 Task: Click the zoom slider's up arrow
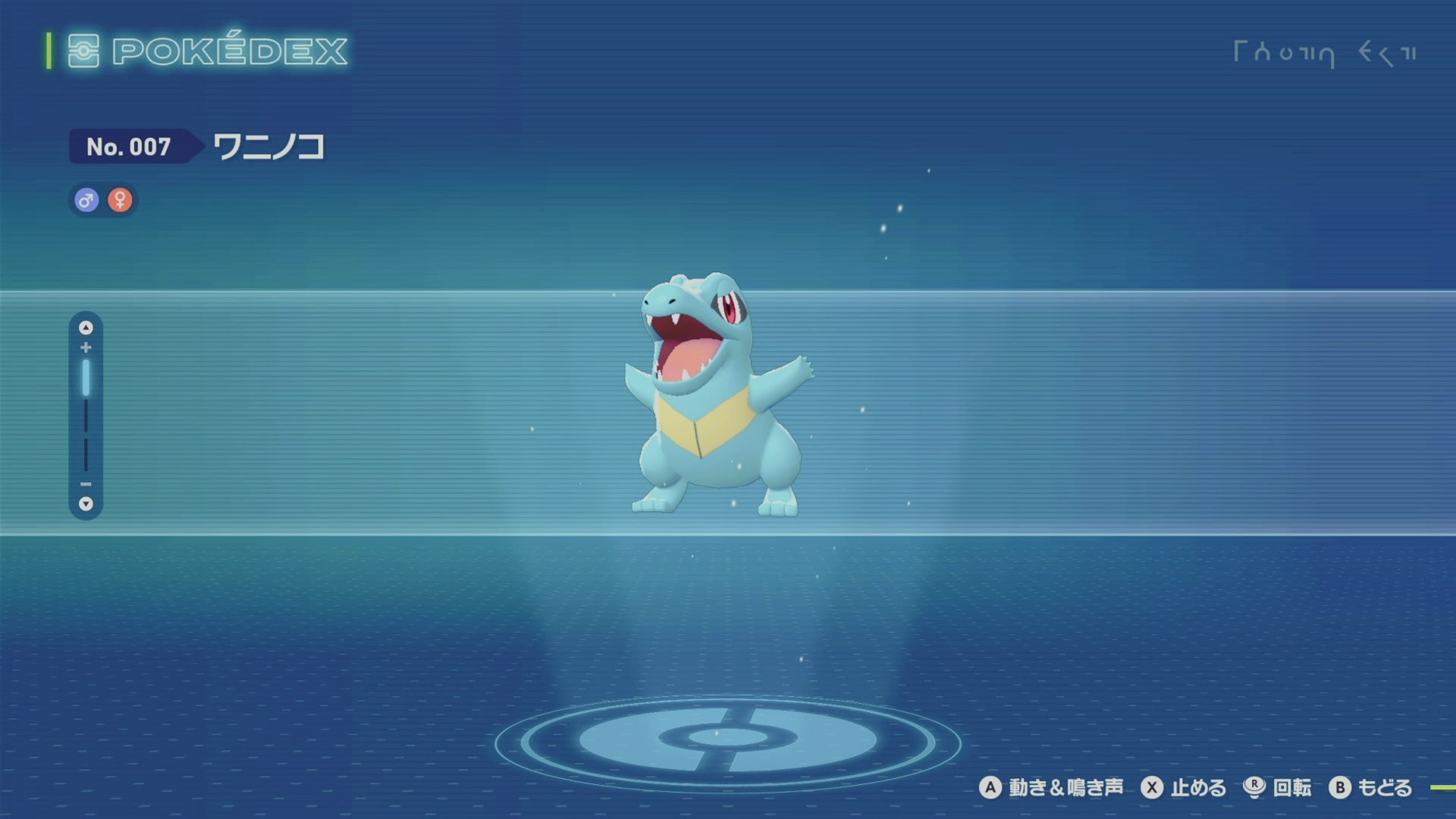pyautogui.click(x=86, y=328)
